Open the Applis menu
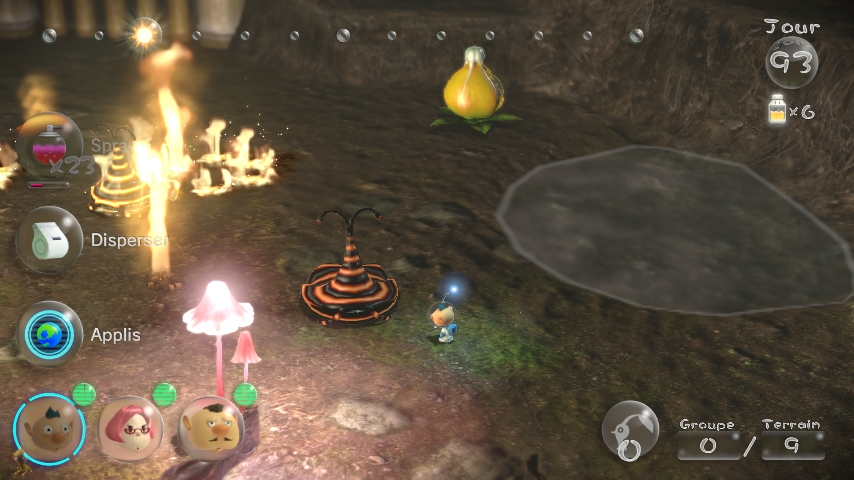This screenshot has width=854, height=480. pyautogui.click(x=49, y=334)
